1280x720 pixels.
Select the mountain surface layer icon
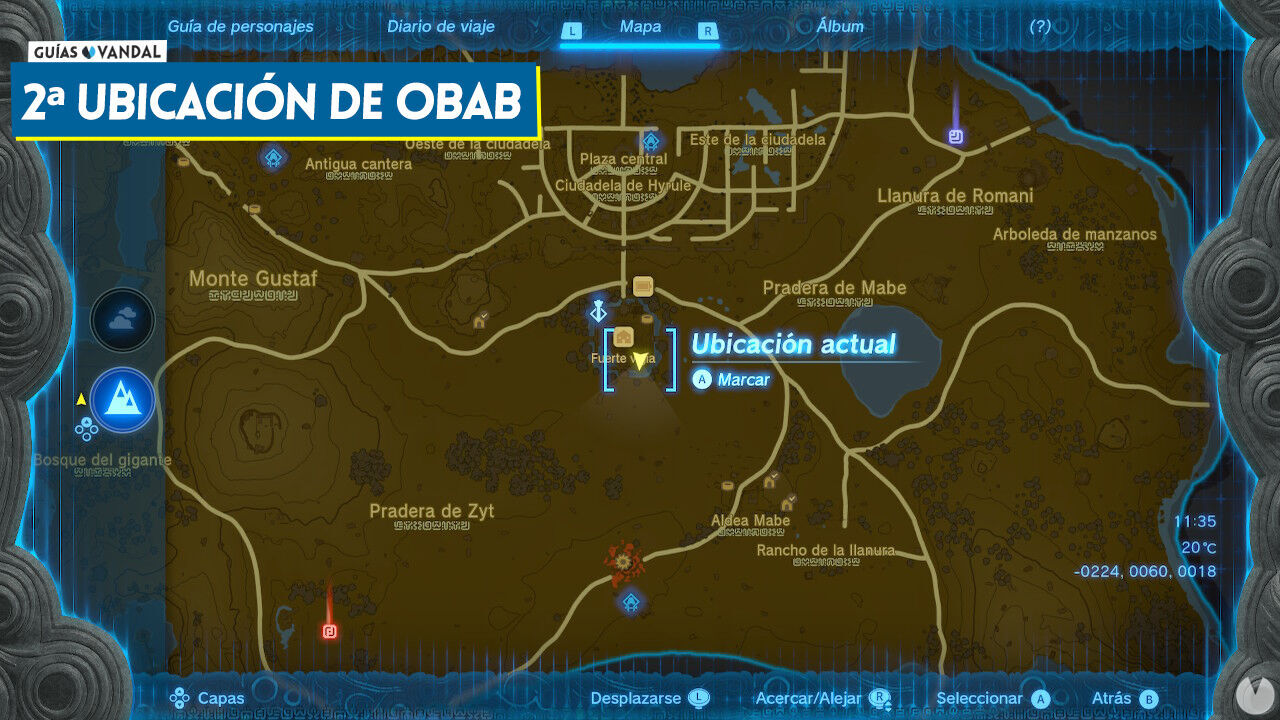[x=122, y=400]
